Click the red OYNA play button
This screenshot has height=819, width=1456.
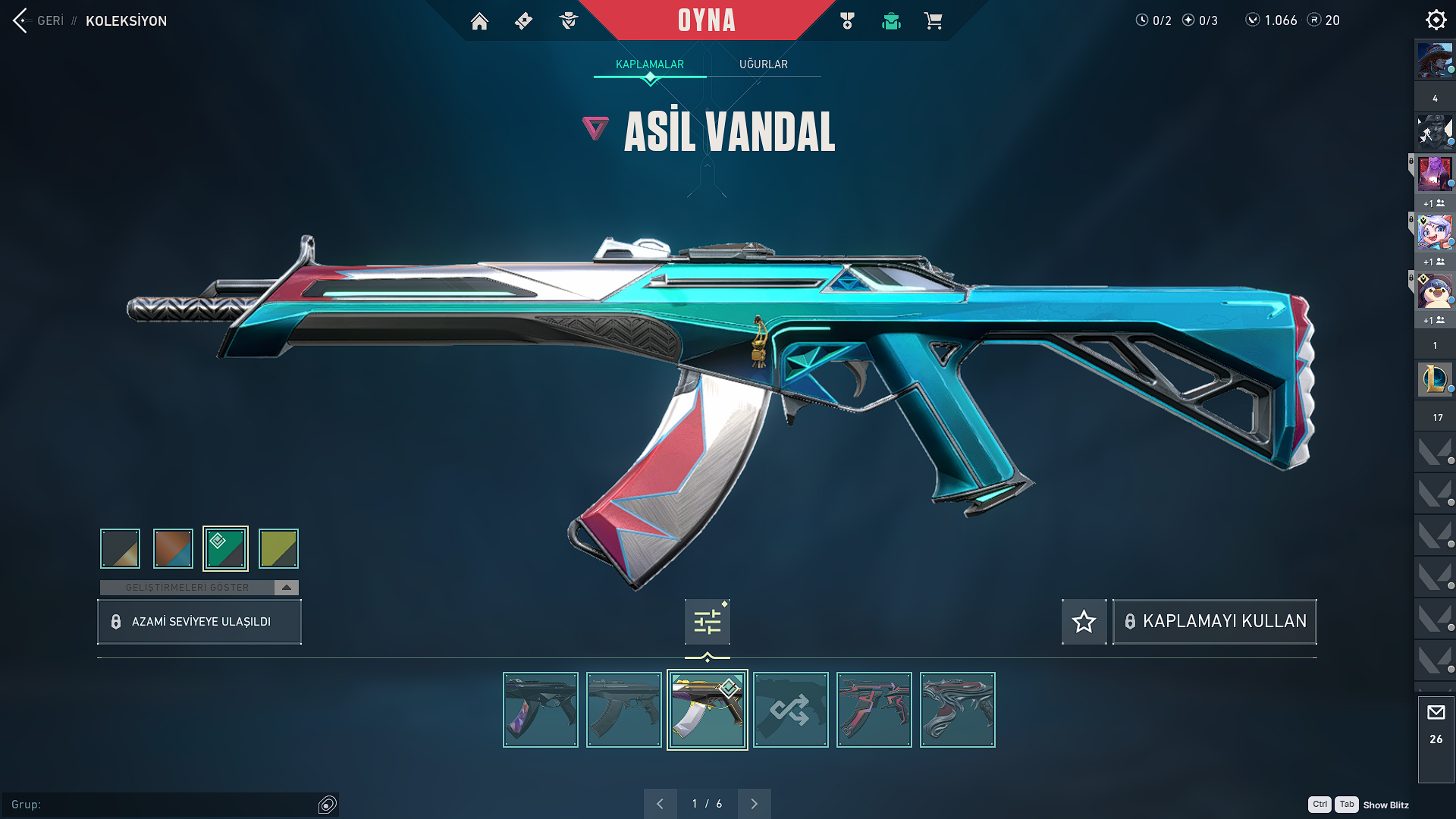(706, 20)
